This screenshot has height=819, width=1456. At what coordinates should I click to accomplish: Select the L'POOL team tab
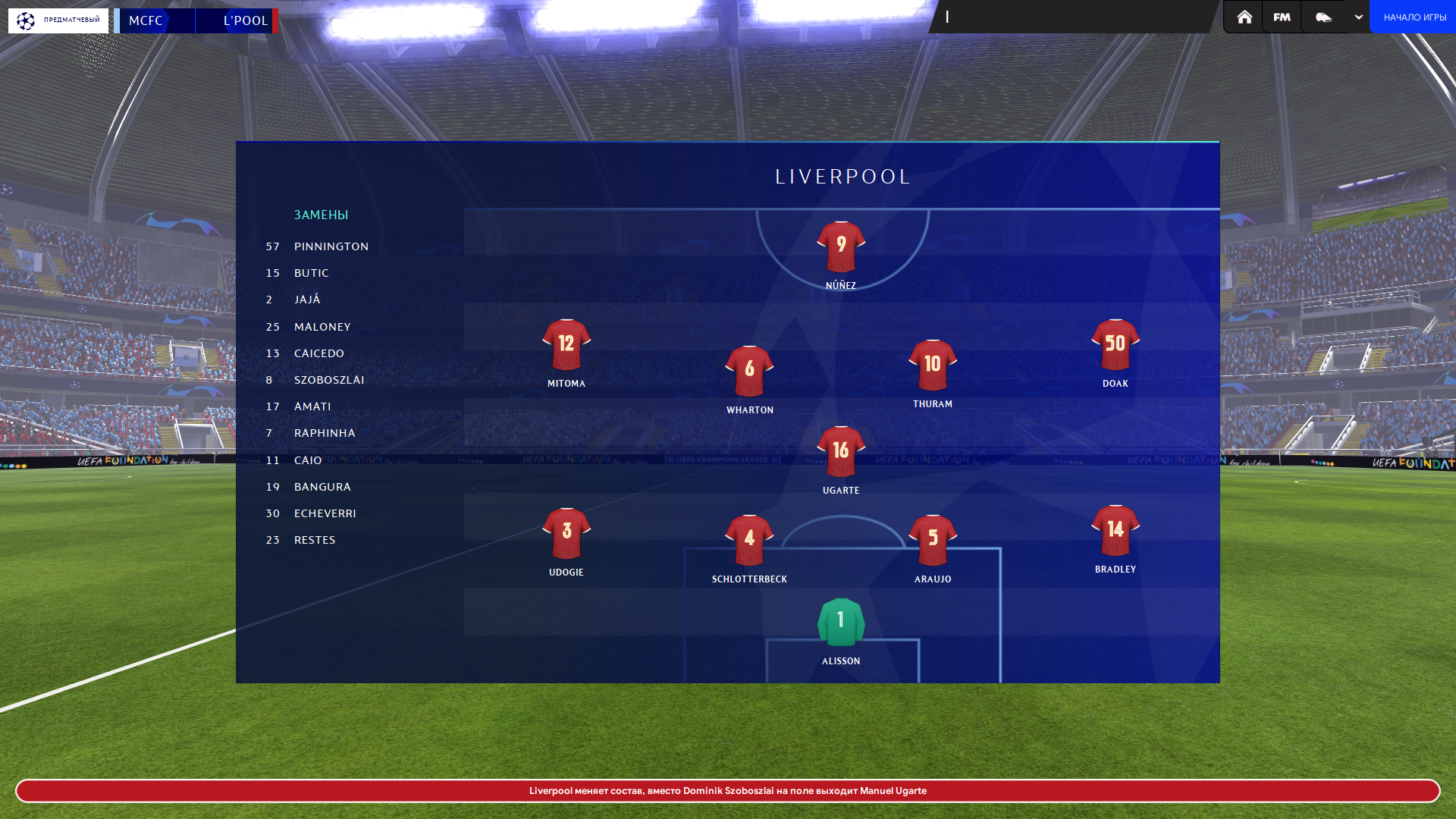click(237, 20)
